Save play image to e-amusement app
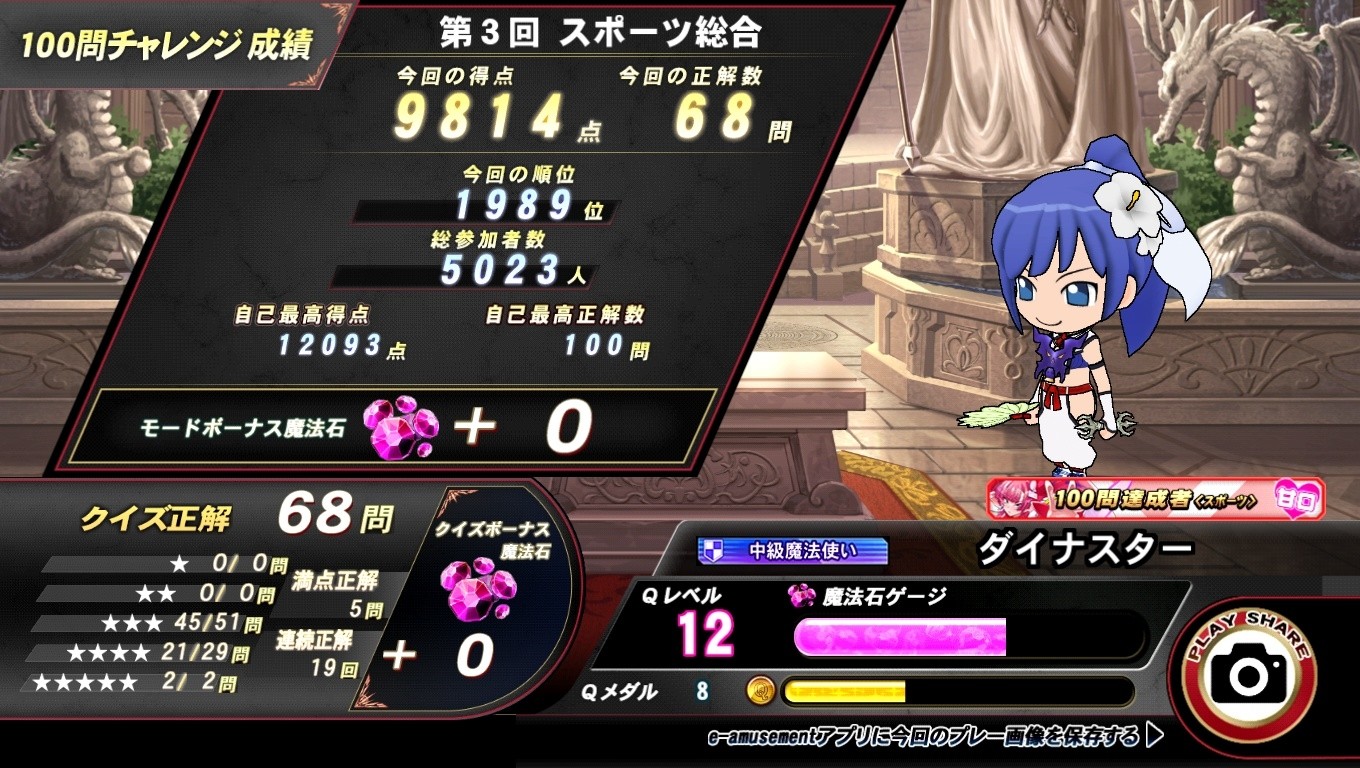 934,738
